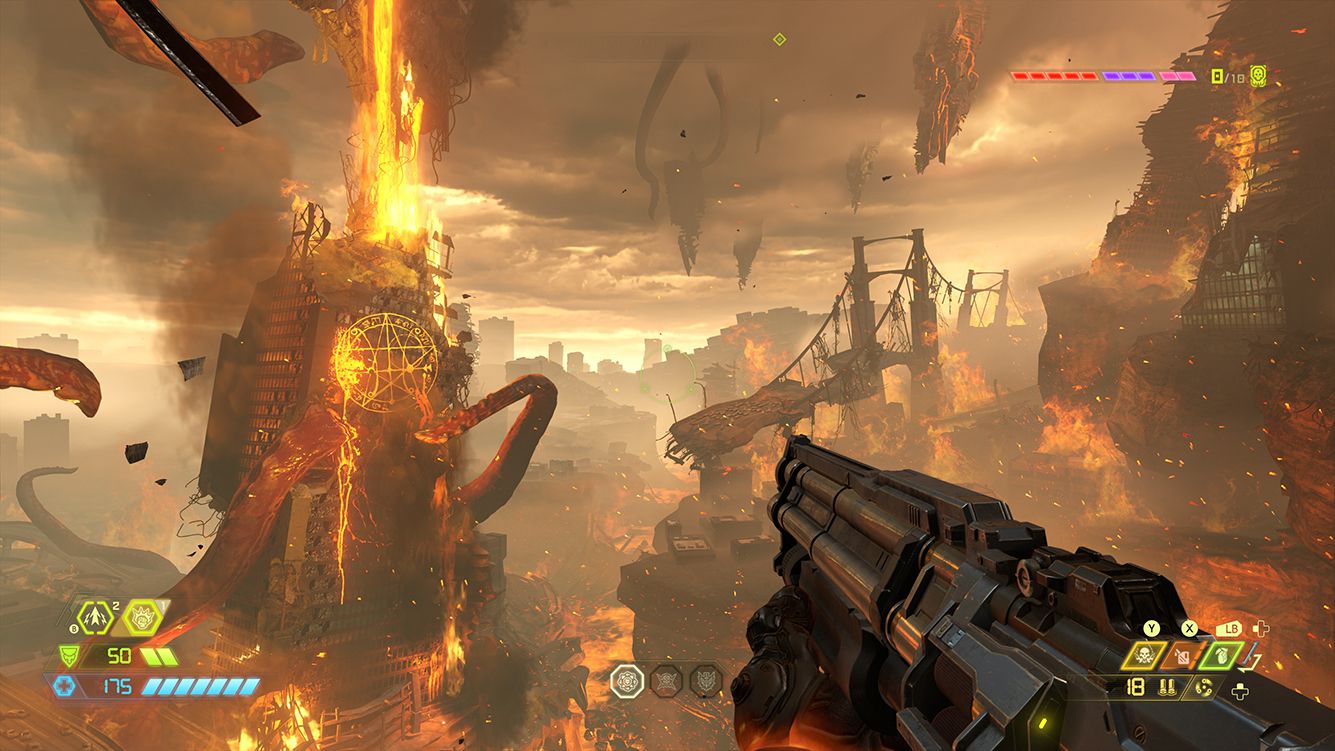Select the four-pointed star rune icon
This screenshot has height=751, width=1335.
tap(665, 681)
